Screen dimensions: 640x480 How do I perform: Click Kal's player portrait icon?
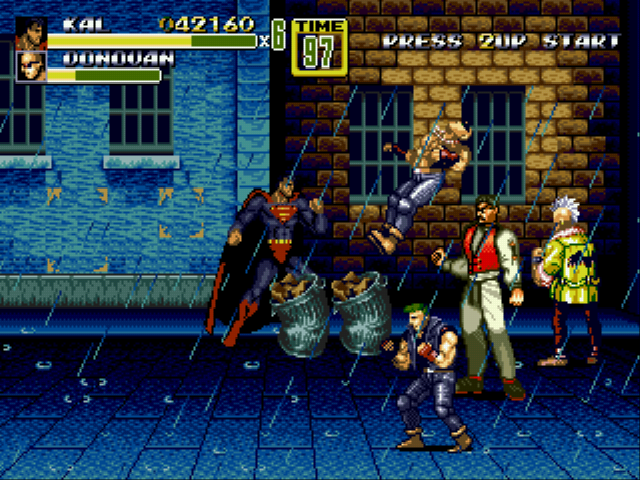coord(30,32)
